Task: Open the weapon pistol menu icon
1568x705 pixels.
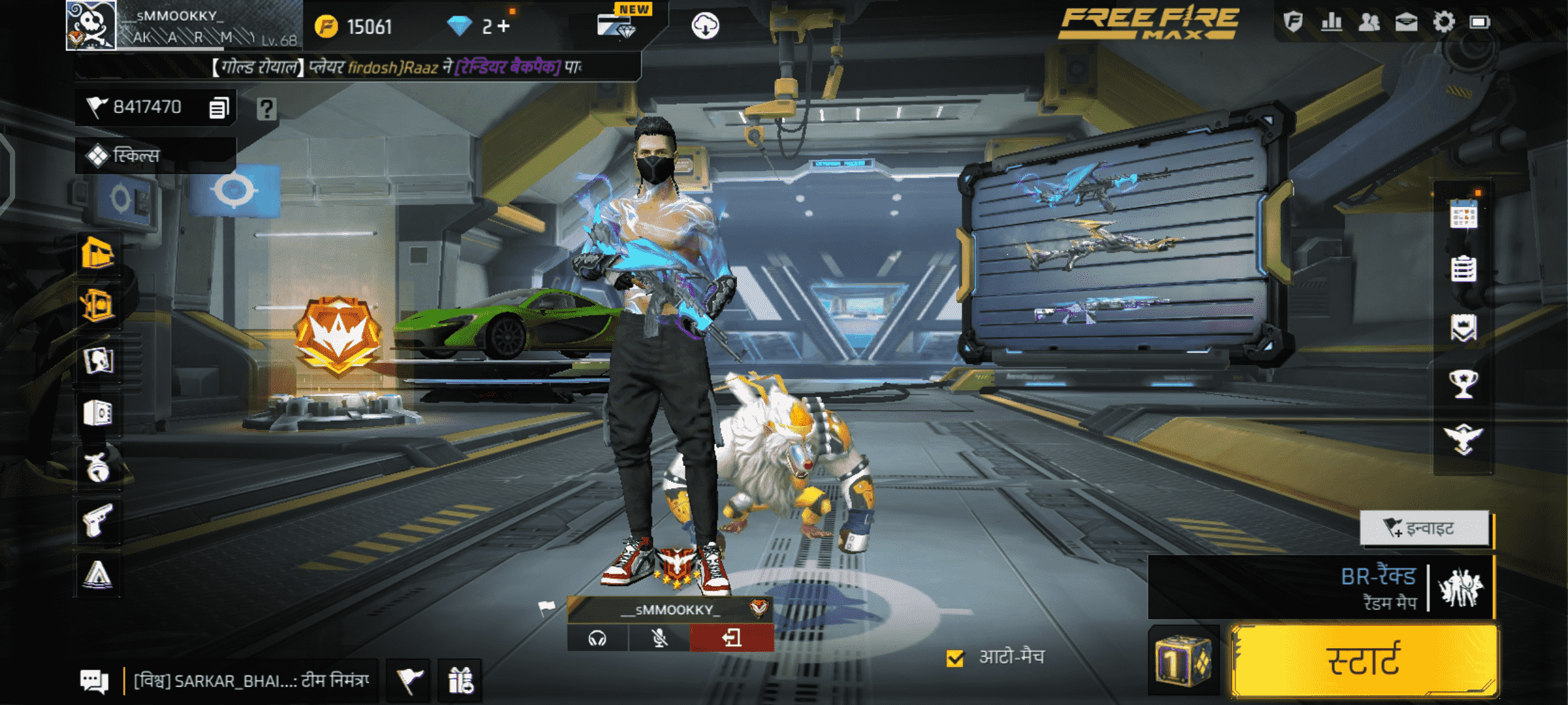Action: point(98,521)
